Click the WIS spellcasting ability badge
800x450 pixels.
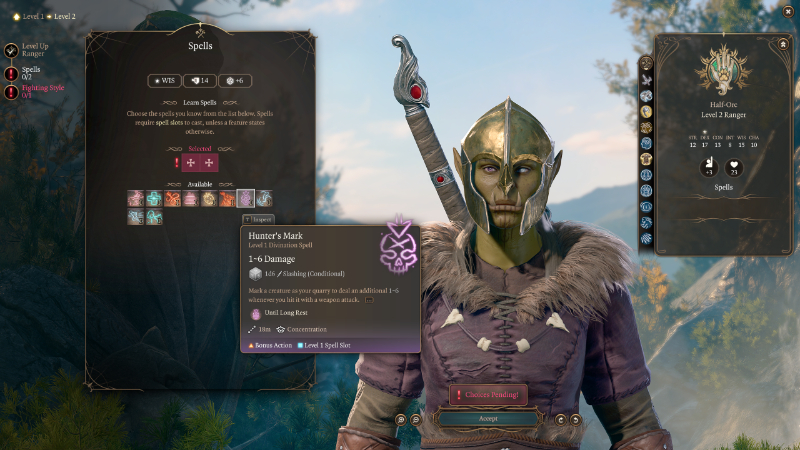165,80
